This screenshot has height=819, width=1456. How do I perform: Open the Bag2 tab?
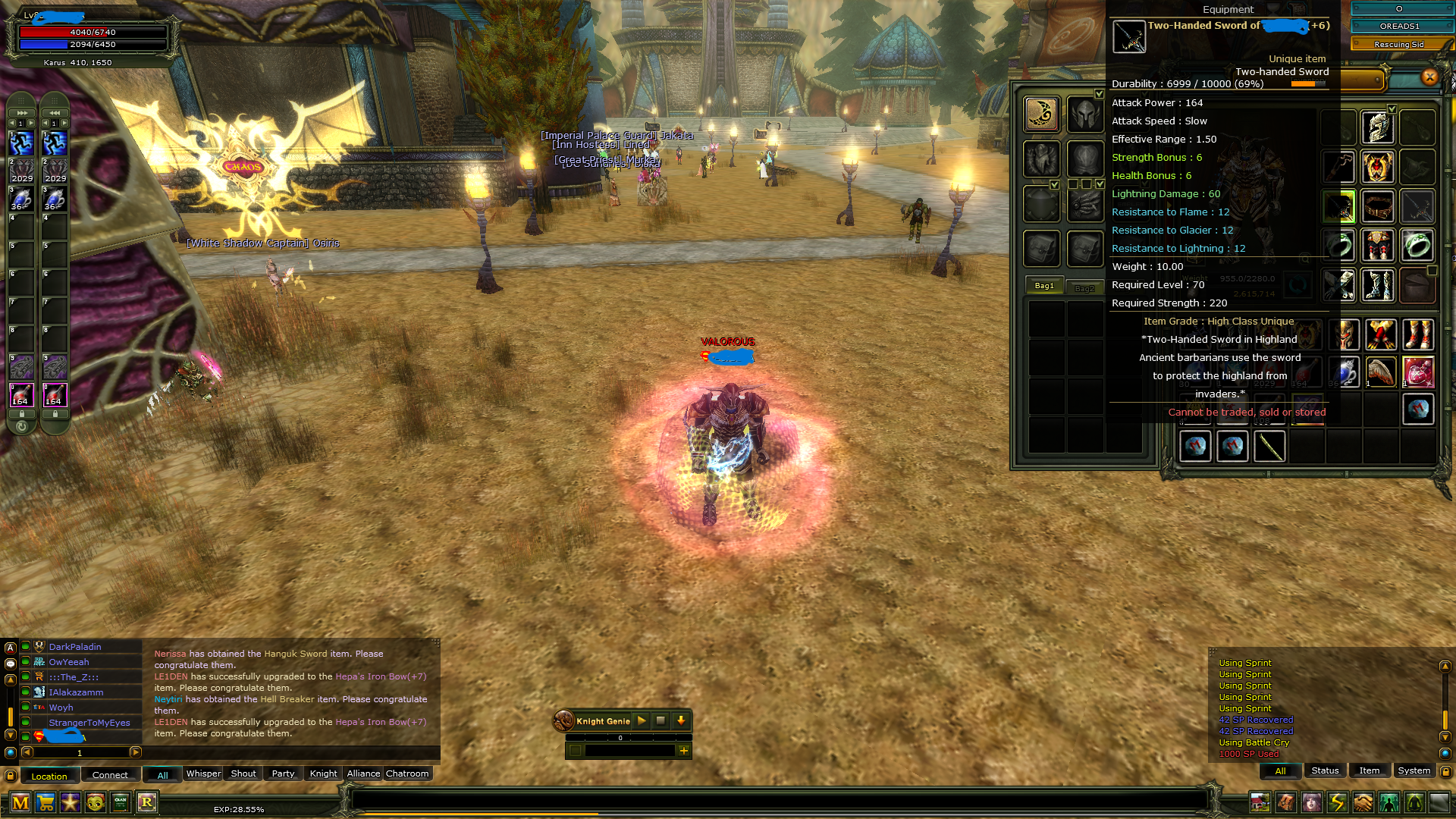(x=1085, y=288)
